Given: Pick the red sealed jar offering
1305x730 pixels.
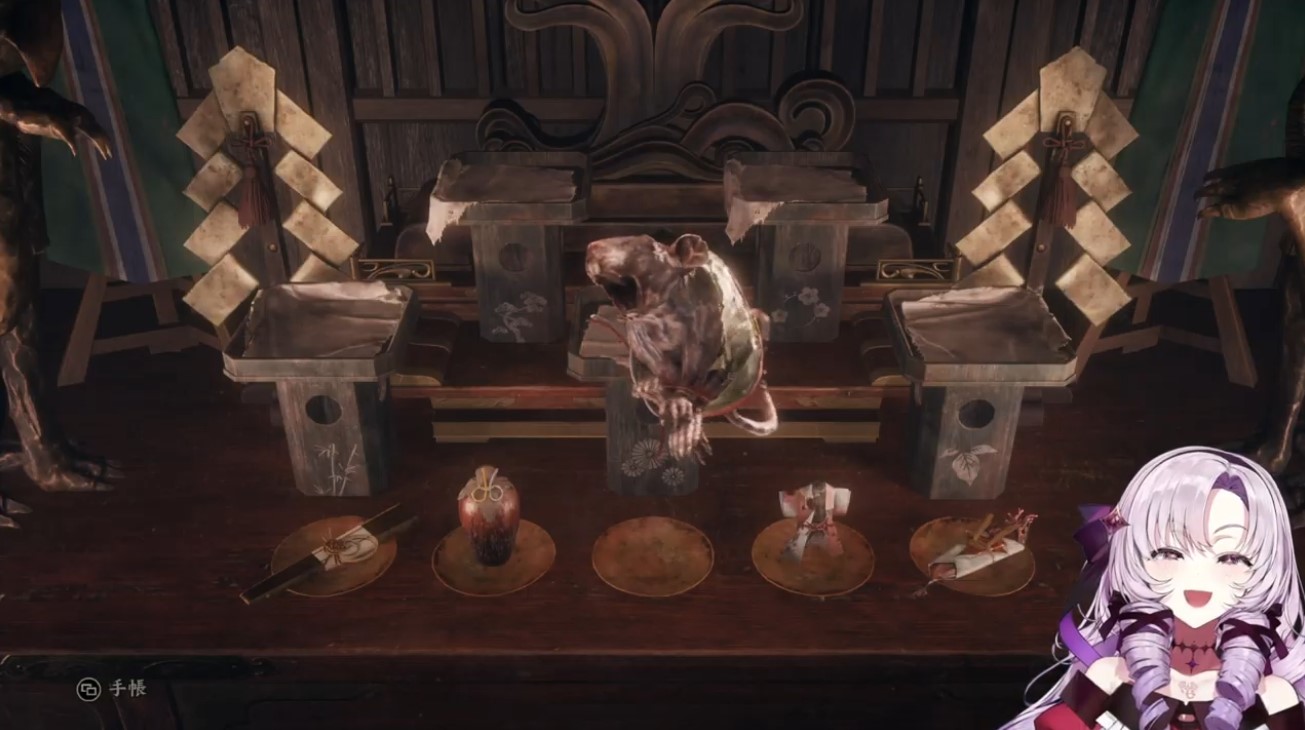Looking at the screenshot, I should coord(489,519).
